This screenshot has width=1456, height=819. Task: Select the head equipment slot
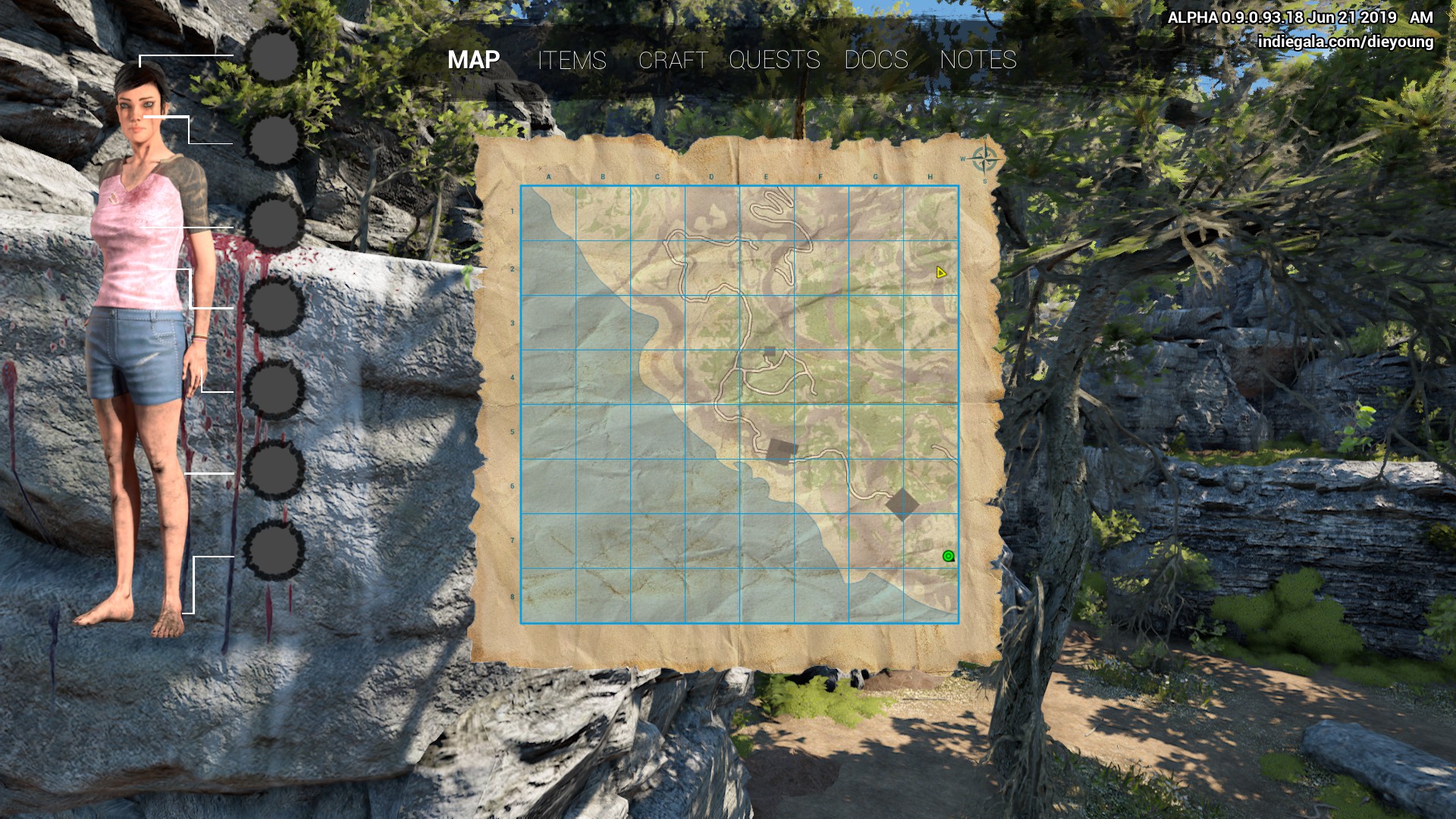[x=274, y=55]
